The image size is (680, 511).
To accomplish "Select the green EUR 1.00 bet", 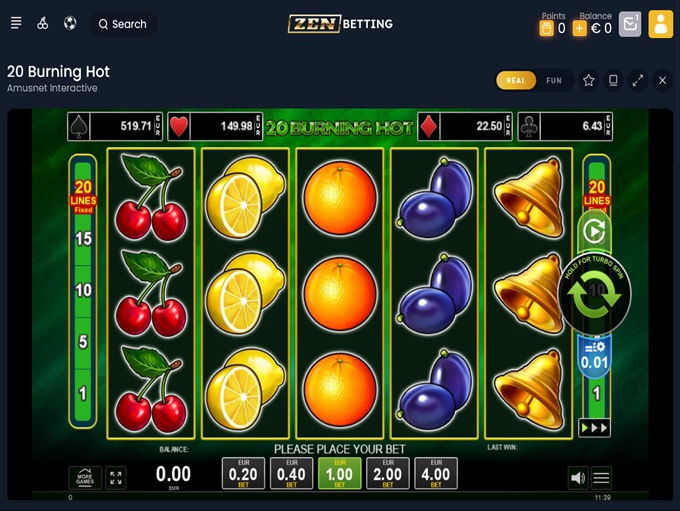I will point(340,473).
